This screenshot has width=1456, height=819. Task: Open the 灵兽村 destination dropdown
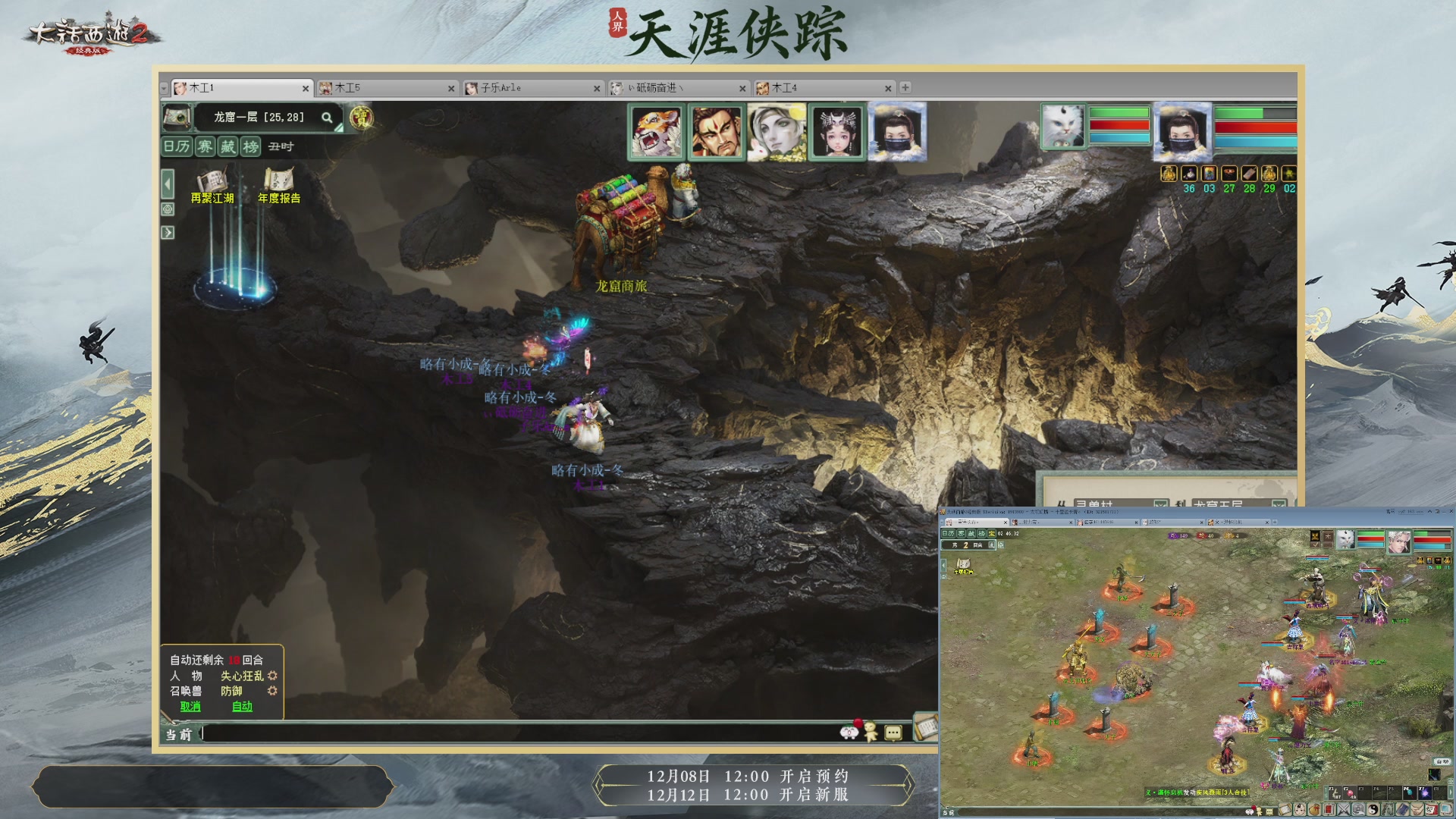coord(1161,505)
